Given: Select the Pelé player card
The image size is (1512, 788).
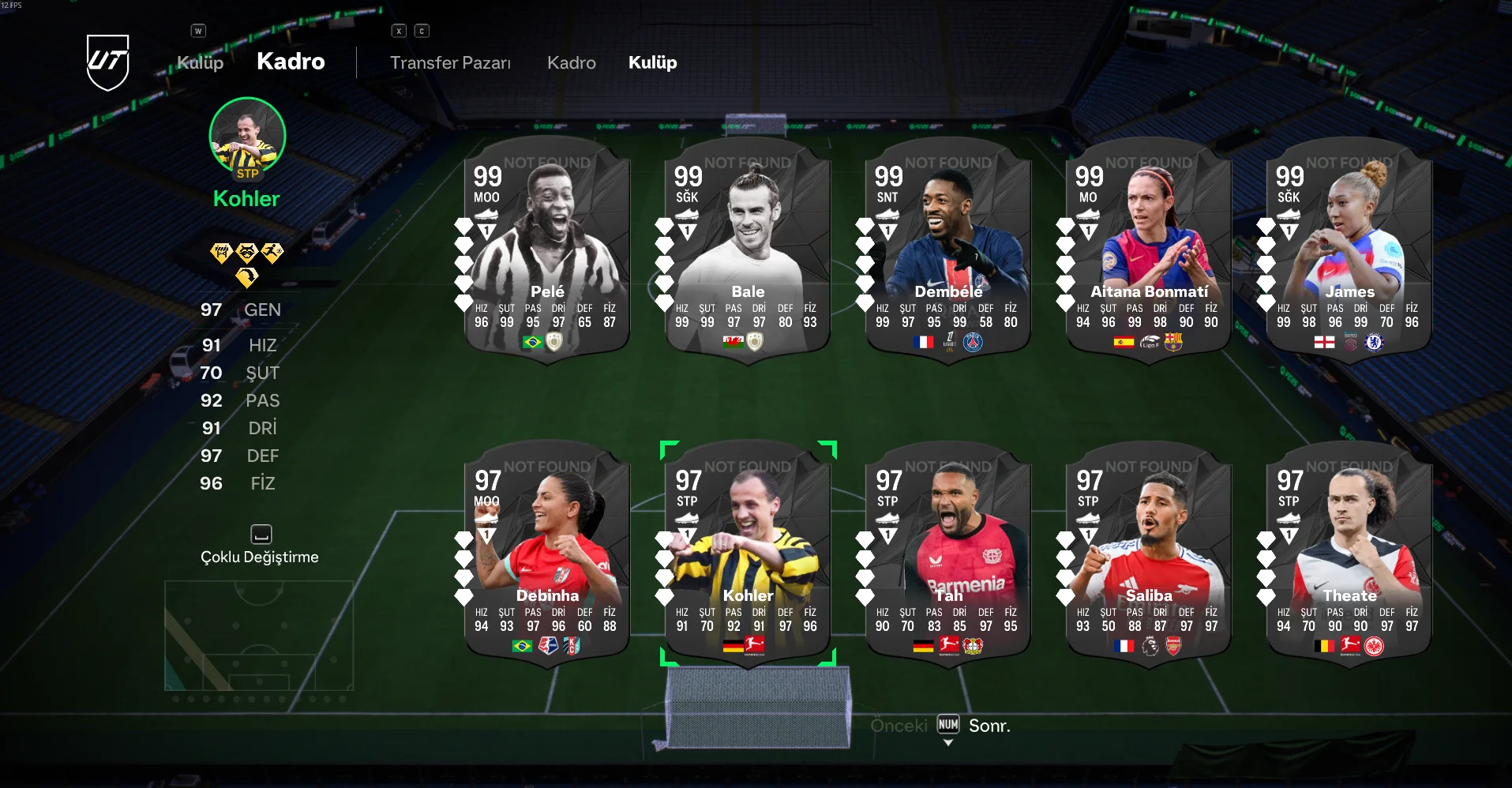Looking at the screenshot, I should (x=547, y=249).
